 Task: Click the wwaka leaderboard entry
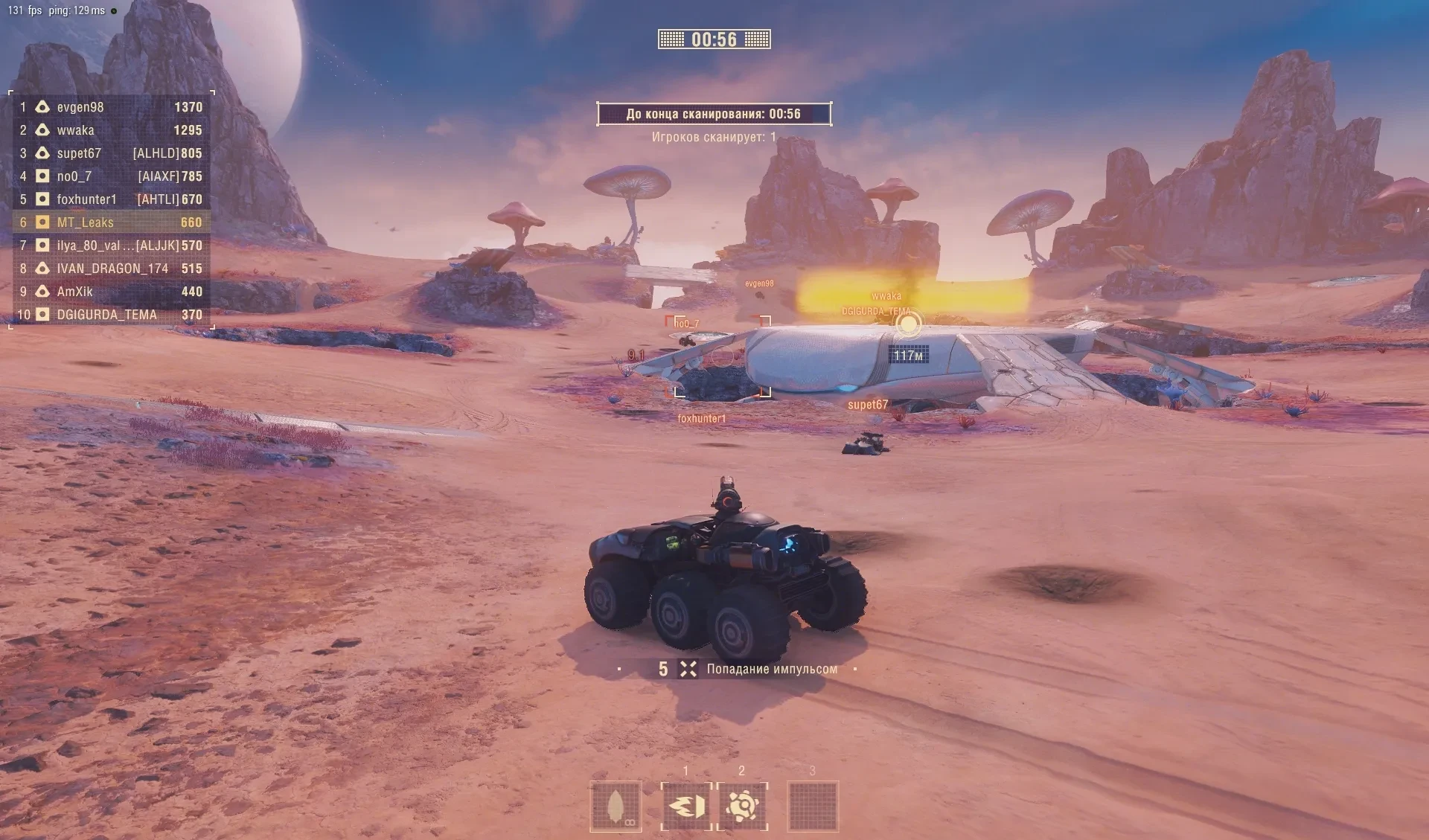click(112, 130)
